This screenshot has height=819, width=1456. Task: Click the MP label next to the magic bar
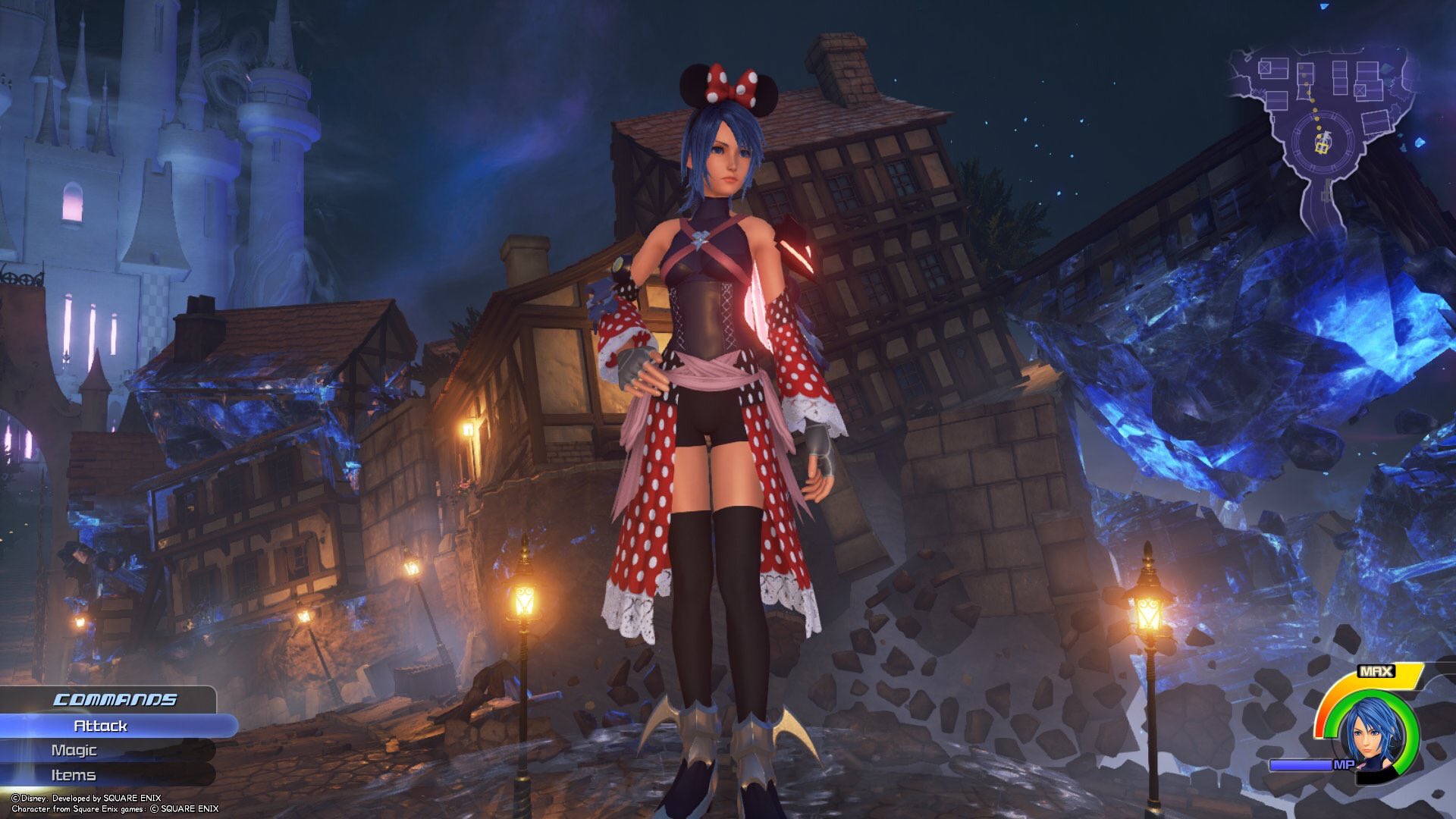(1344, 764)
